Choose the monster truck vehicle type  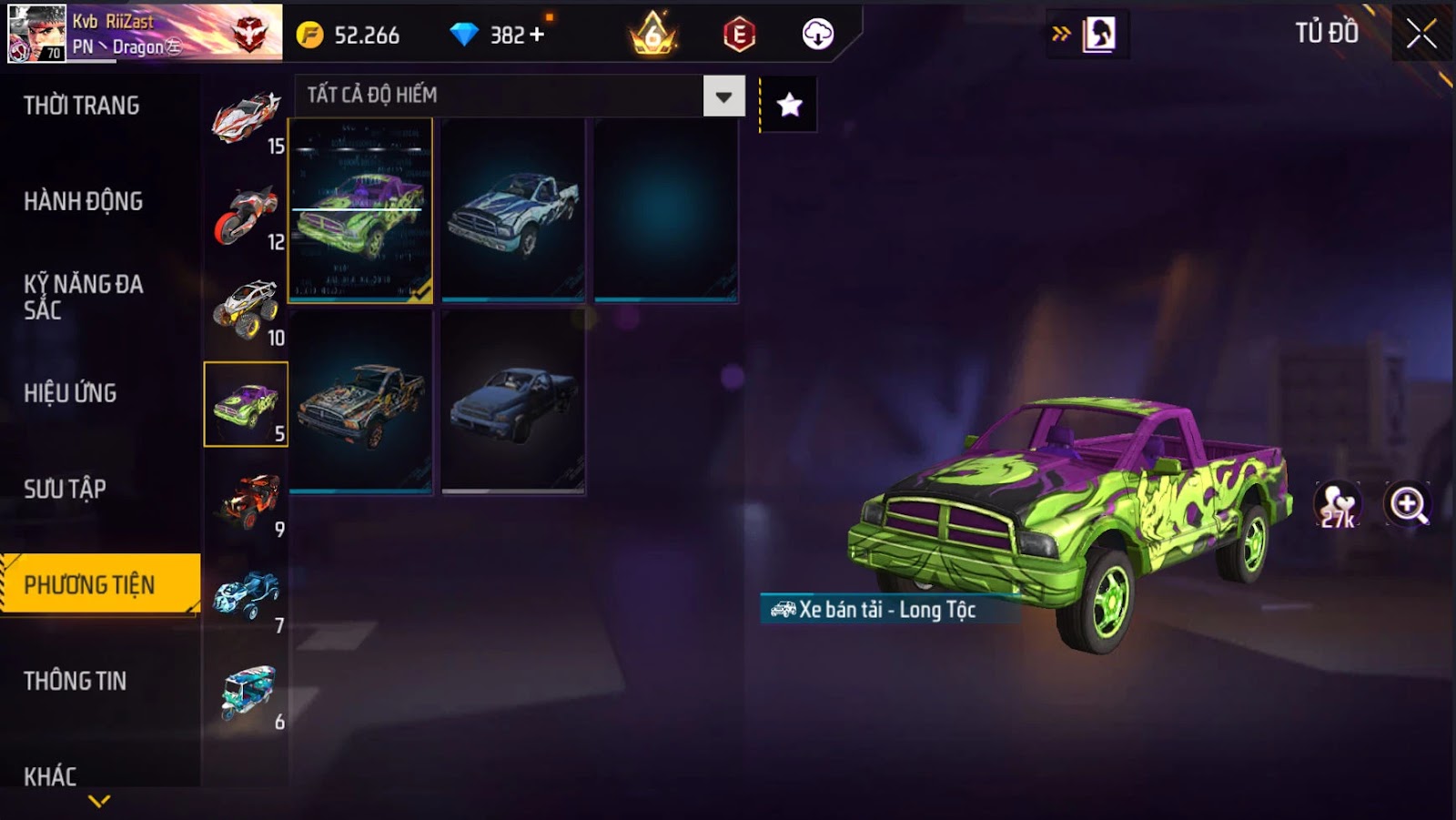(246, 309)
